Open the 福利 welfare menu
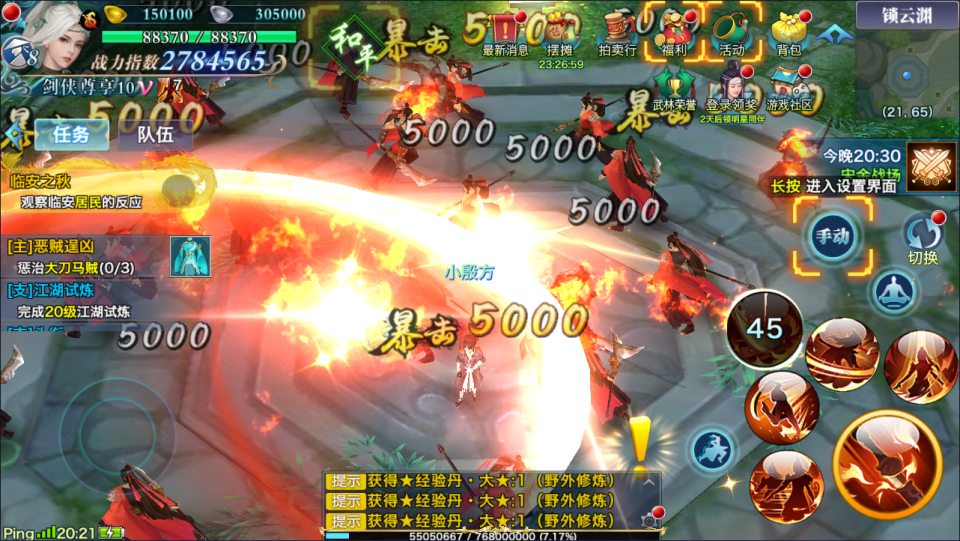 click(x=673, y=31)
